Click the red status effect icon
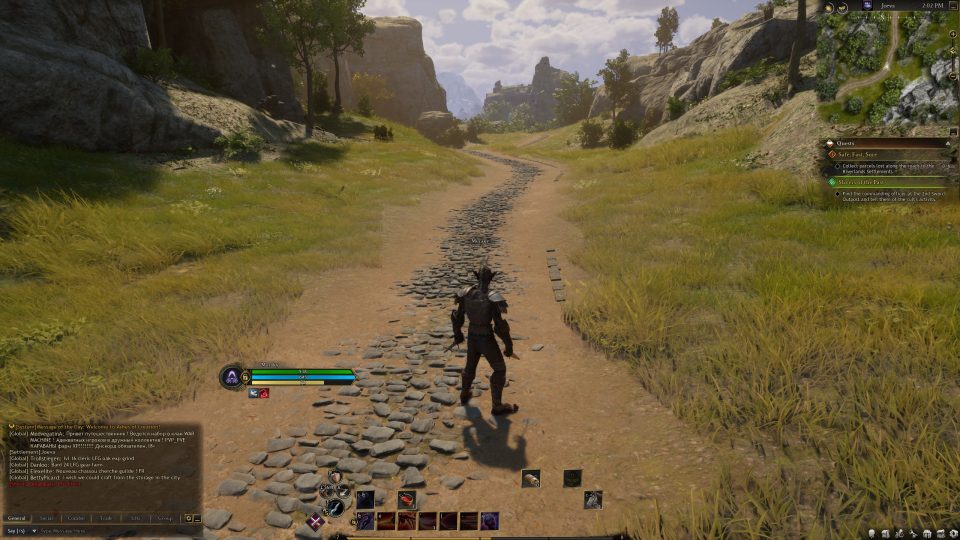 coord(264,394)
